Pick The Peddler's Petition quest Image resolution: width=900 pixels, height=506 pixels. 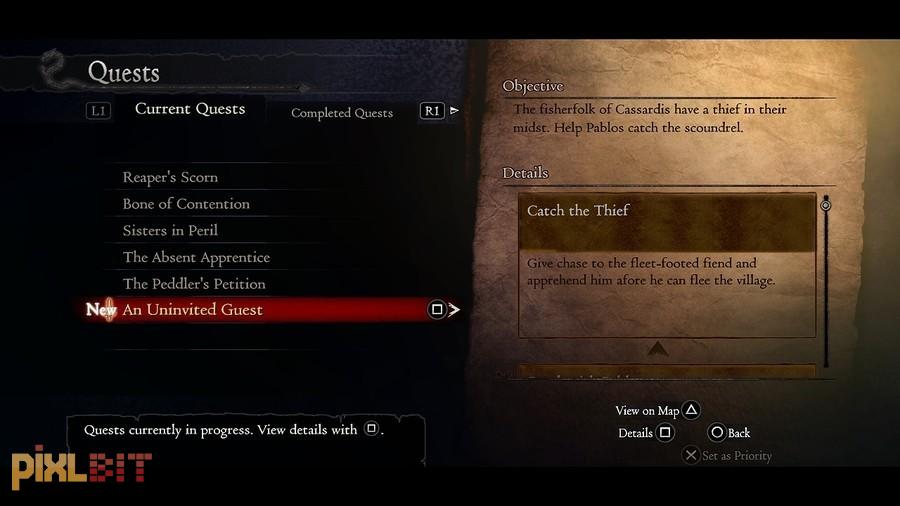click(x=194, y=284)
